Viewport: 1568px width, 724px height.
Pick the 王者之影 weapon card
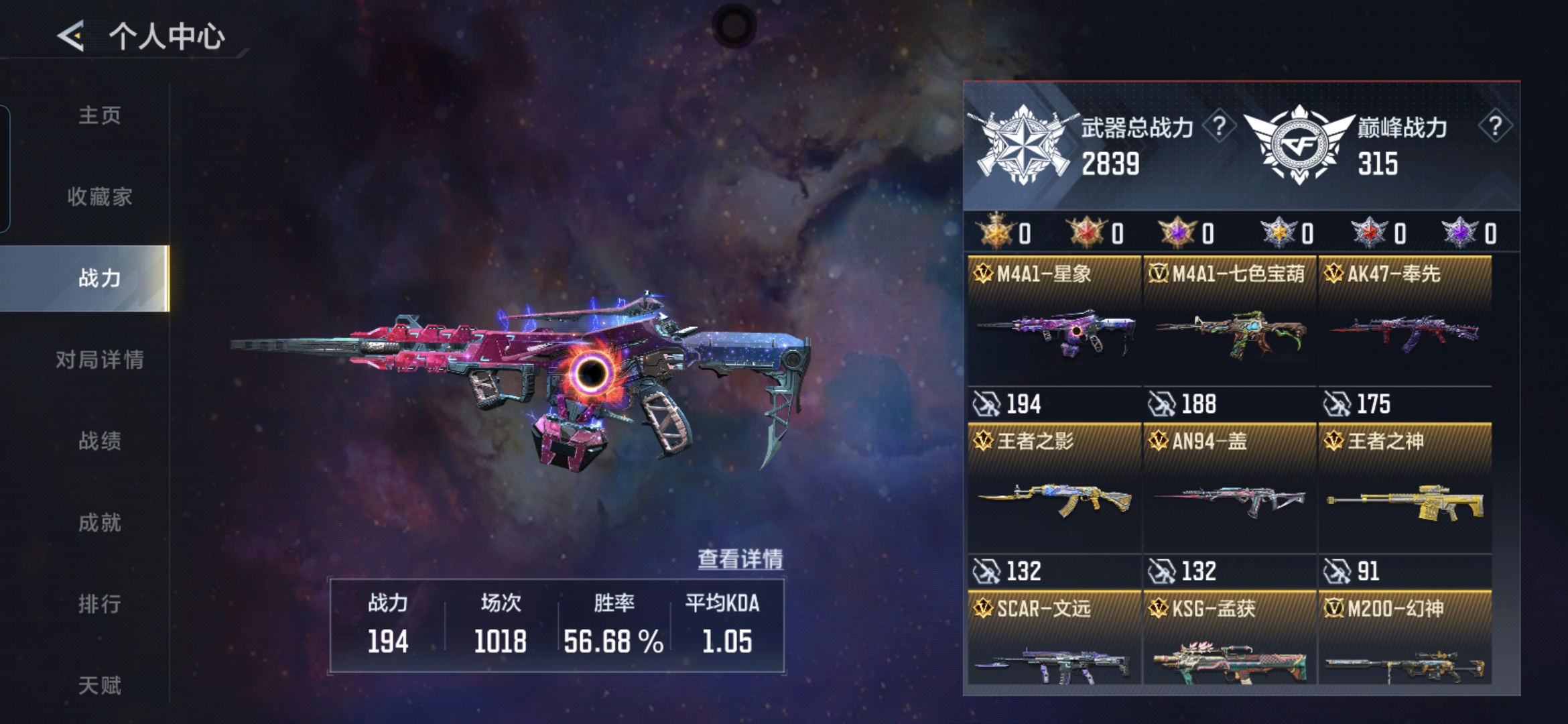tap(1054, 496)
